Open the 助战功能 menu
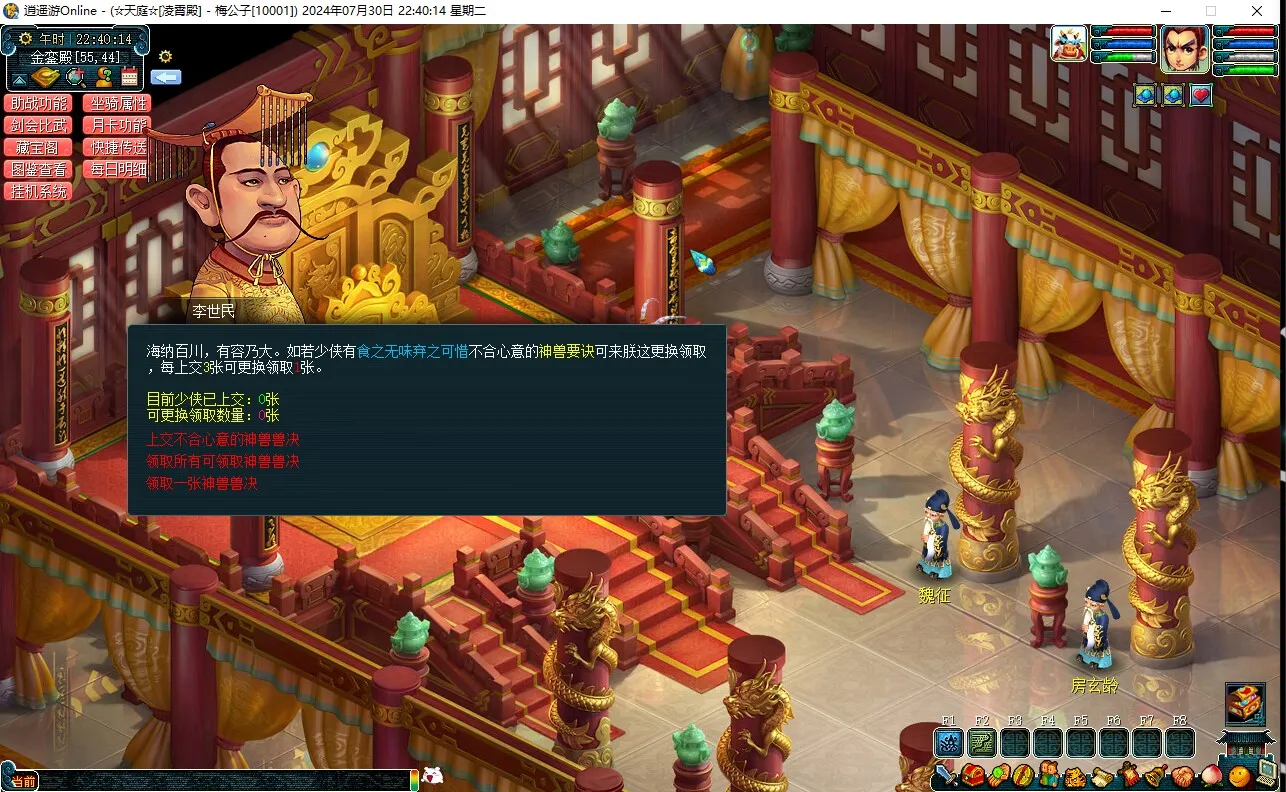1286x792 pixels. tap(38, 104)
